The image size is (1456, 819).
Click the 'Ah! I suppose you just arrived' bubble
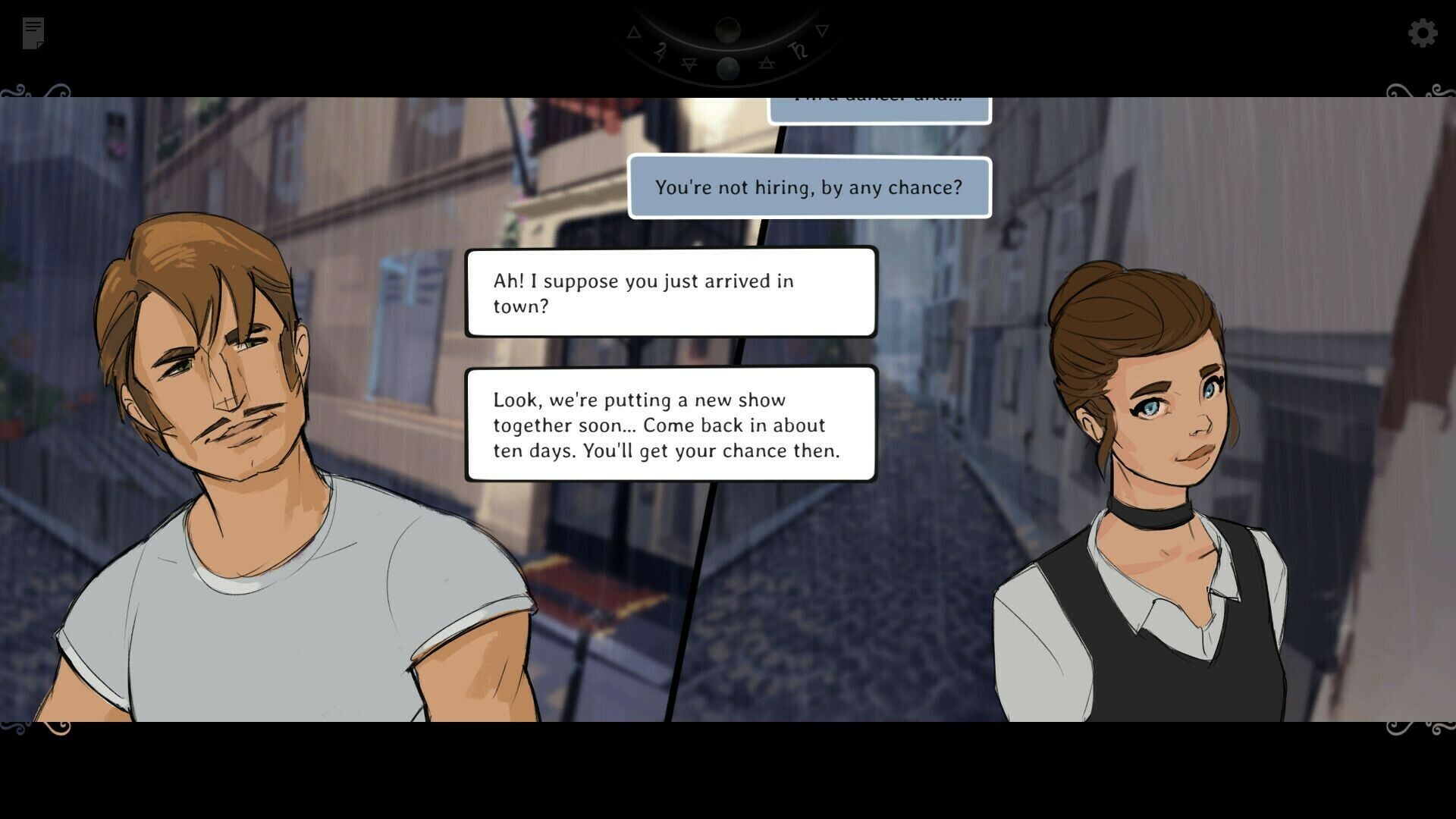(x=670, y=293)
